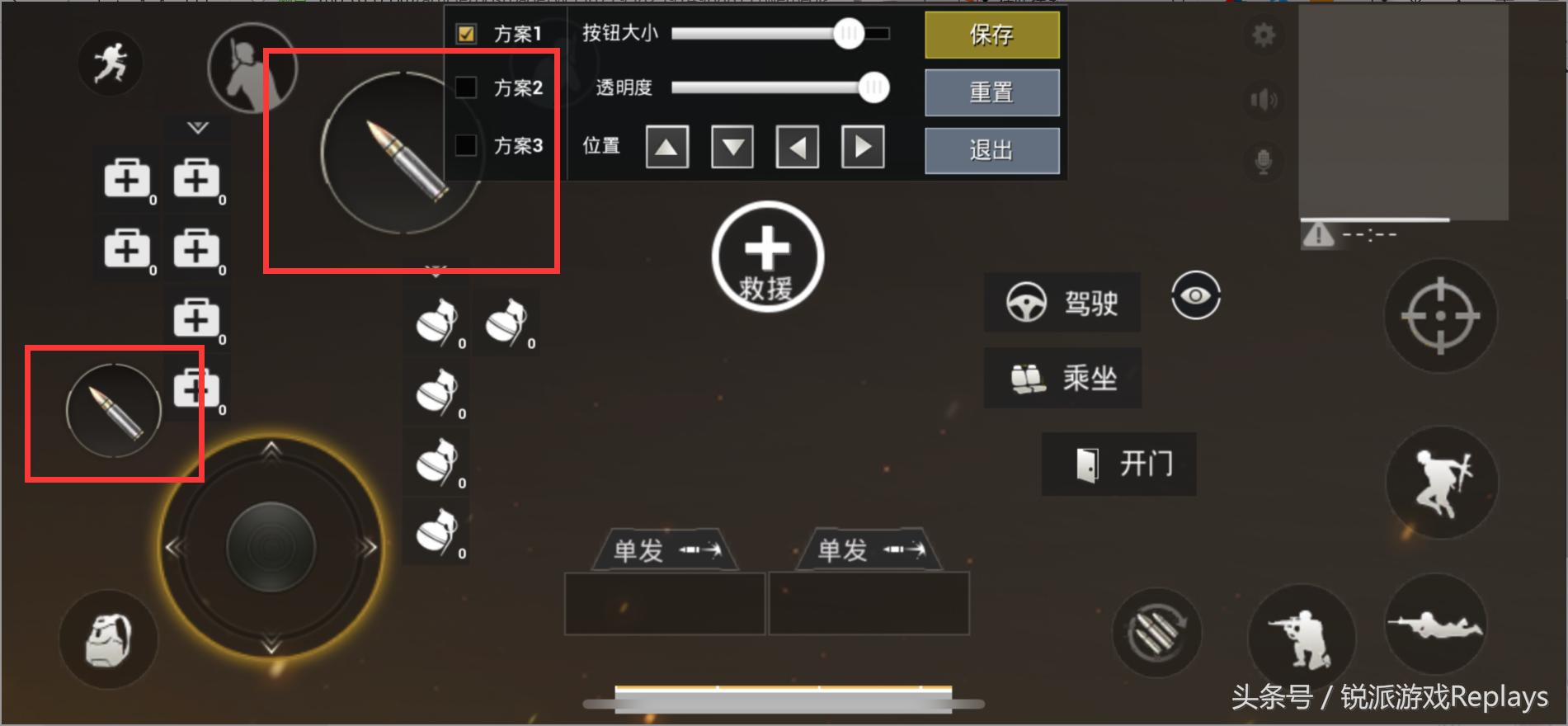Select the sprint icon in the top-left corner

coord(111,62)
